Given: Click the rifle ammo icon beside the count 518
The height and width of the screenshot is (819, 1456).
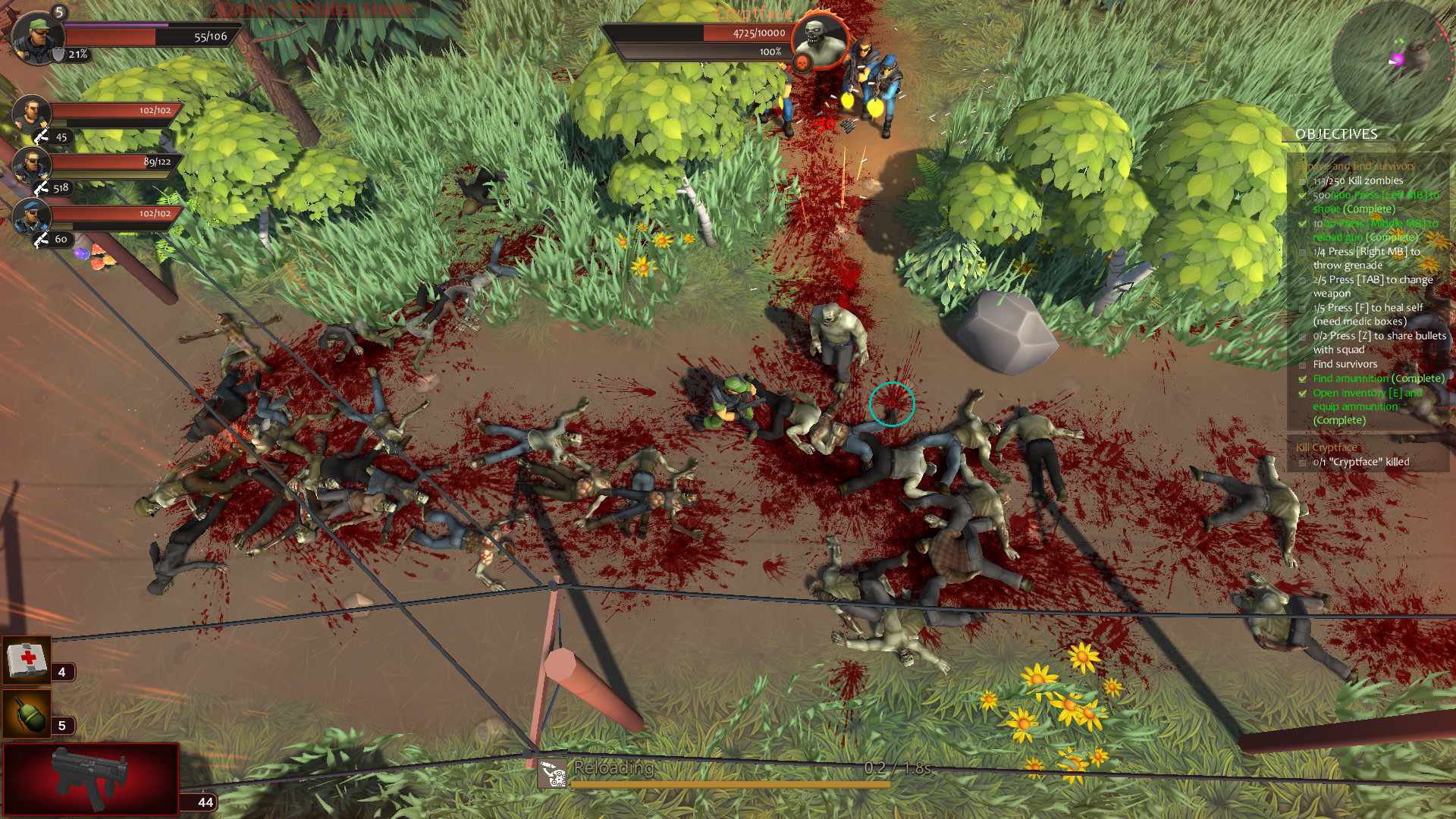Looking at the screenshot, I should (42, 188).
